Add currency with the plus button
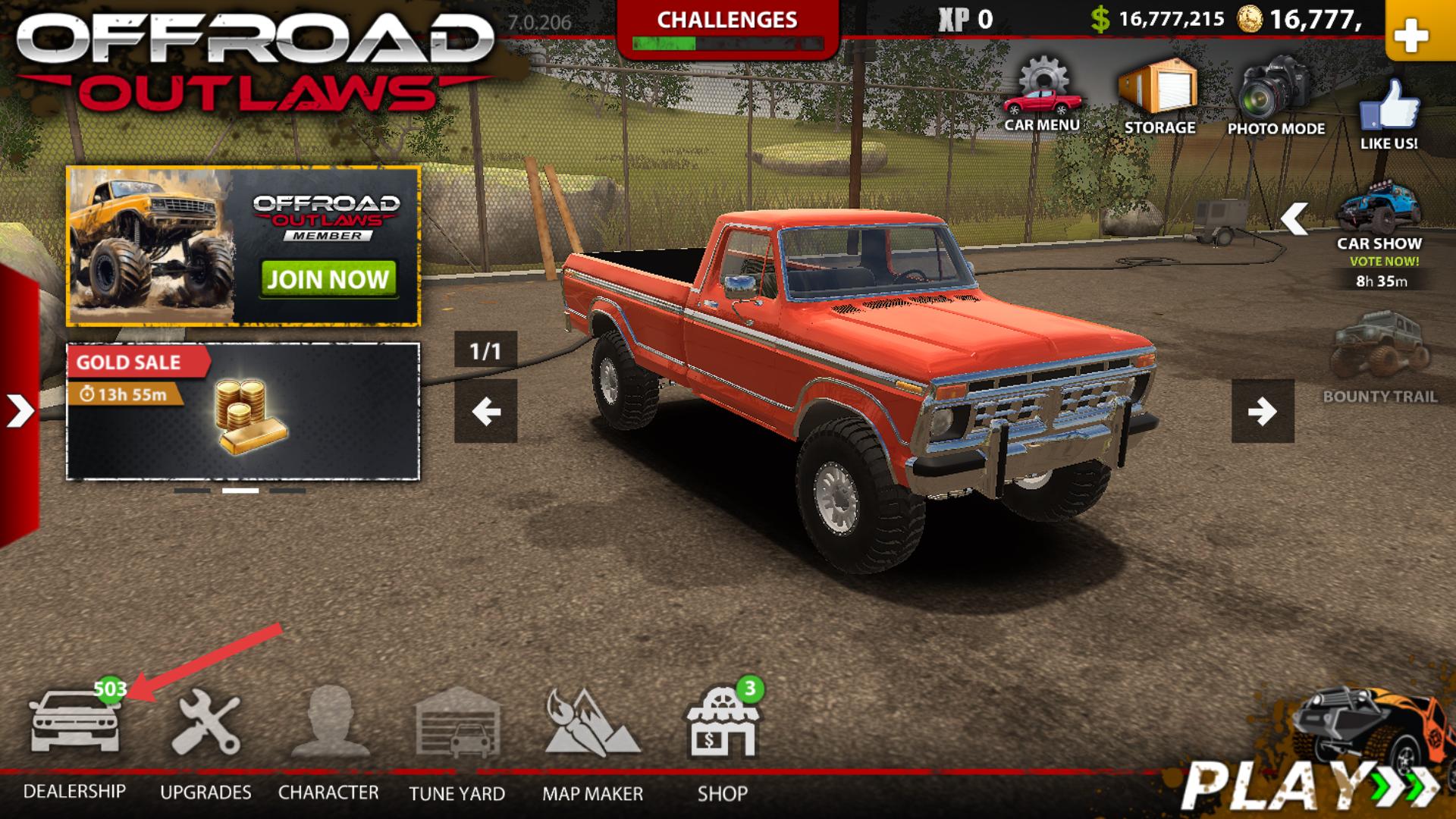1456x819 pixels. [1411, 35]
